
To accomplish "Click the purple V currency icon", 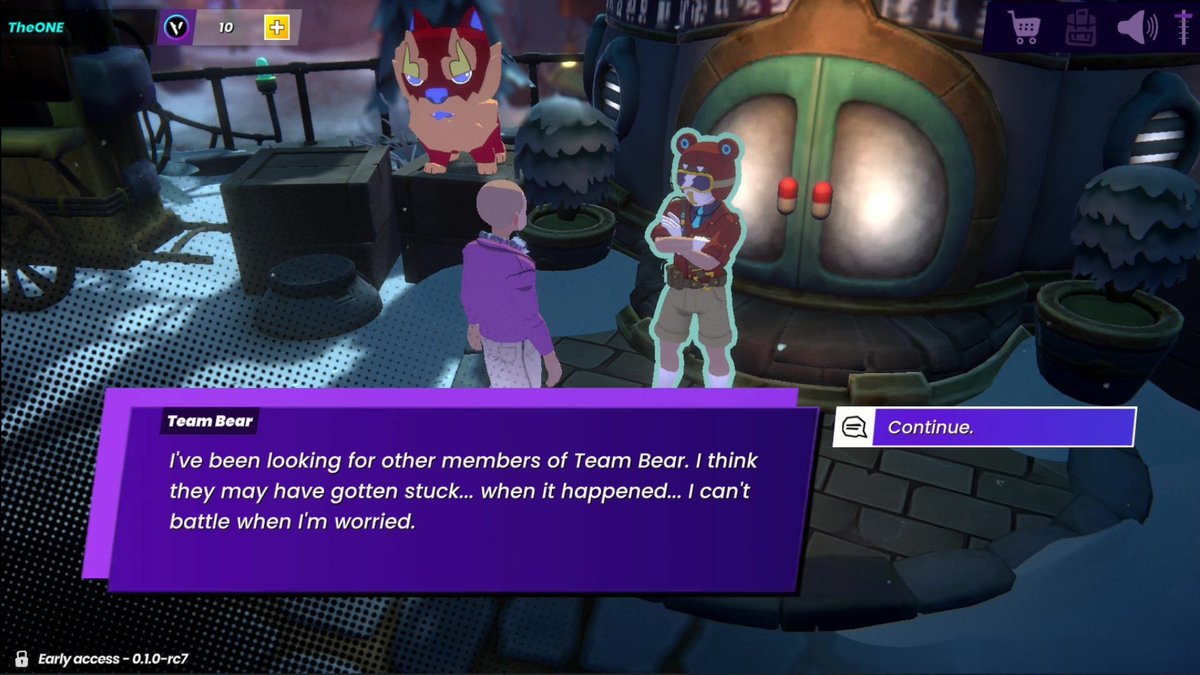I will pos(178,27).
